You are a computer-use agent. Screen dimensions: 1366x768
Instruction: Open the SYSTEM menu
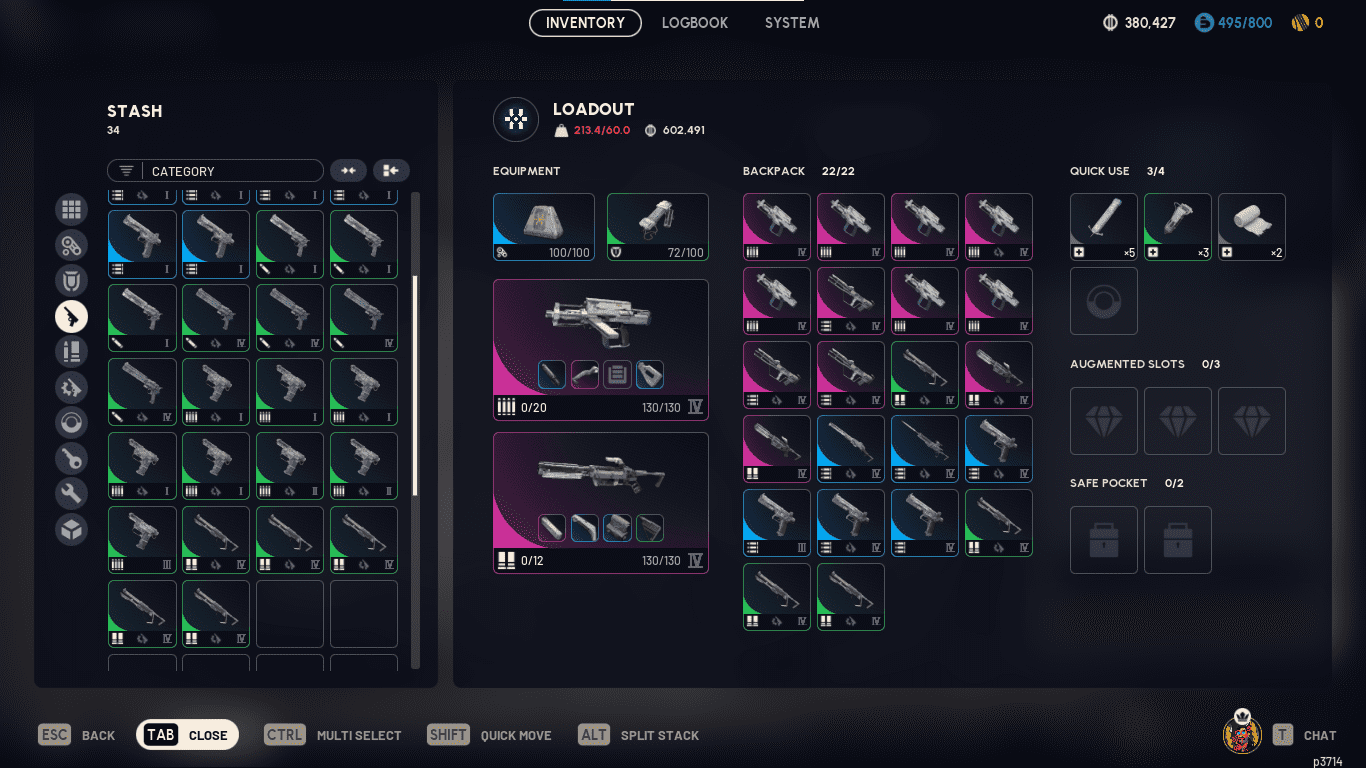[791, 22]
